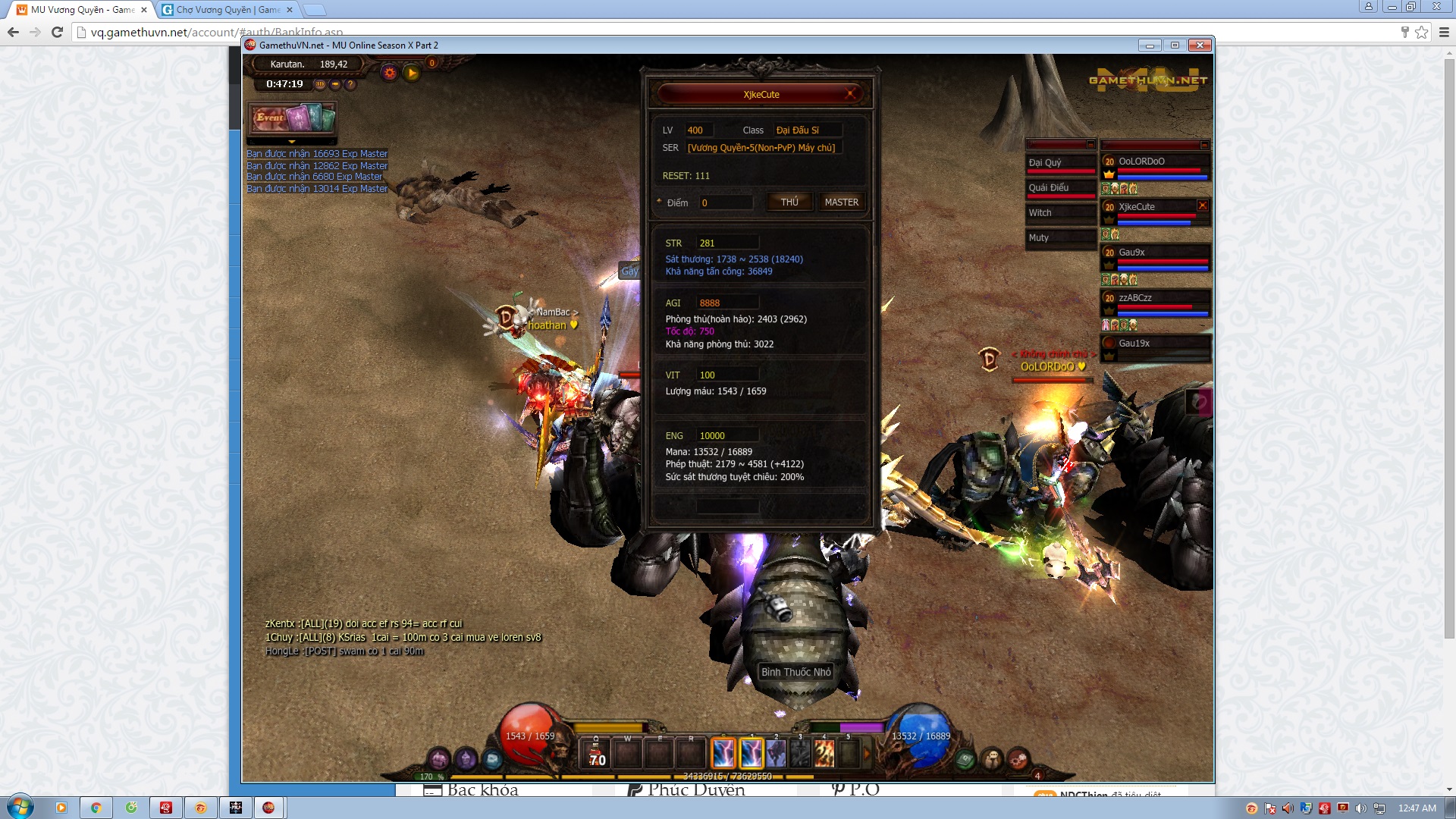Remove XjkeCute from party with X button
This screenshot has height=819, width=1456.
pos(1202,206)
